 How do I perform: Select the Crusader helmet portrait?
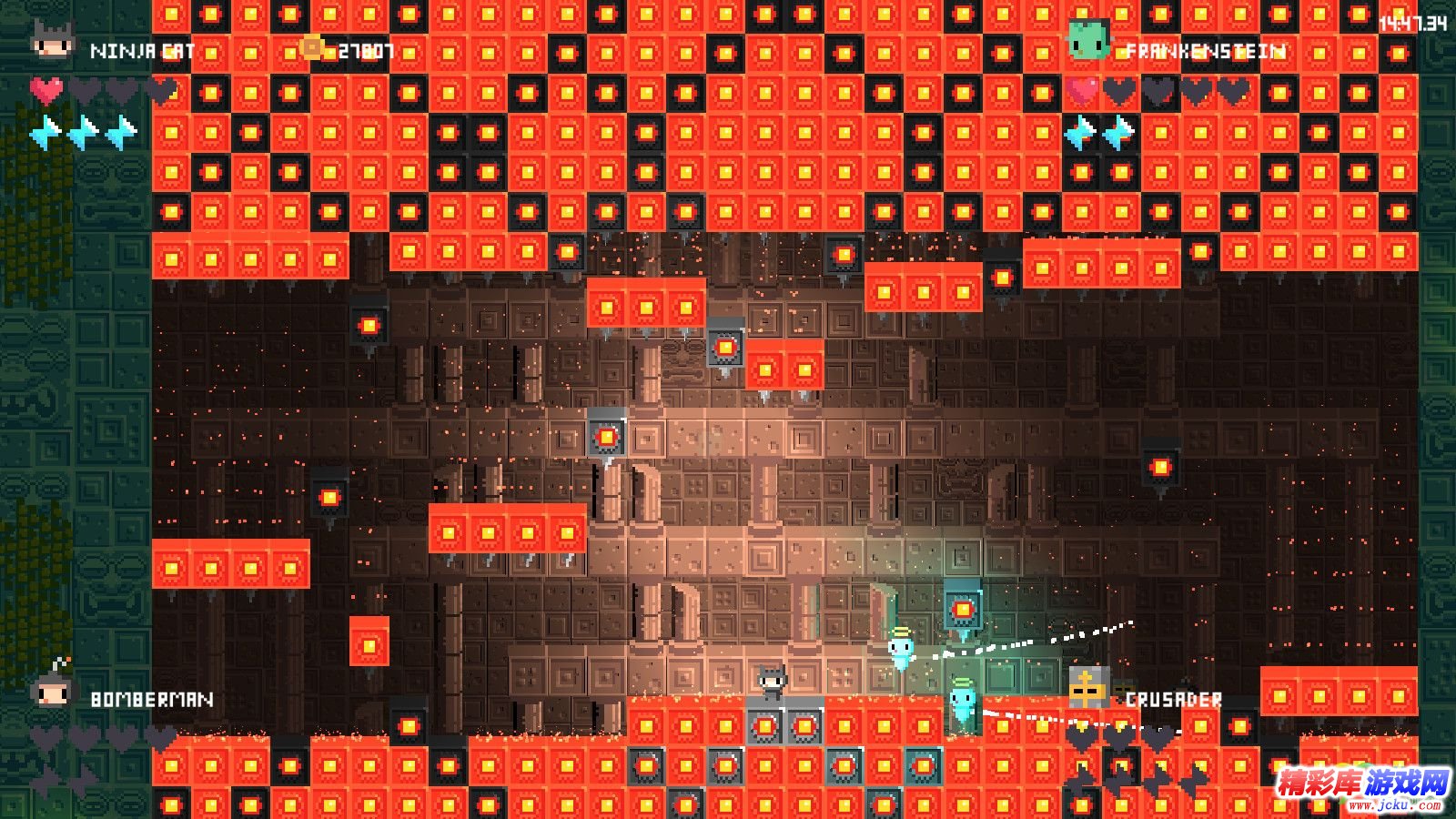click(1088, 687)
